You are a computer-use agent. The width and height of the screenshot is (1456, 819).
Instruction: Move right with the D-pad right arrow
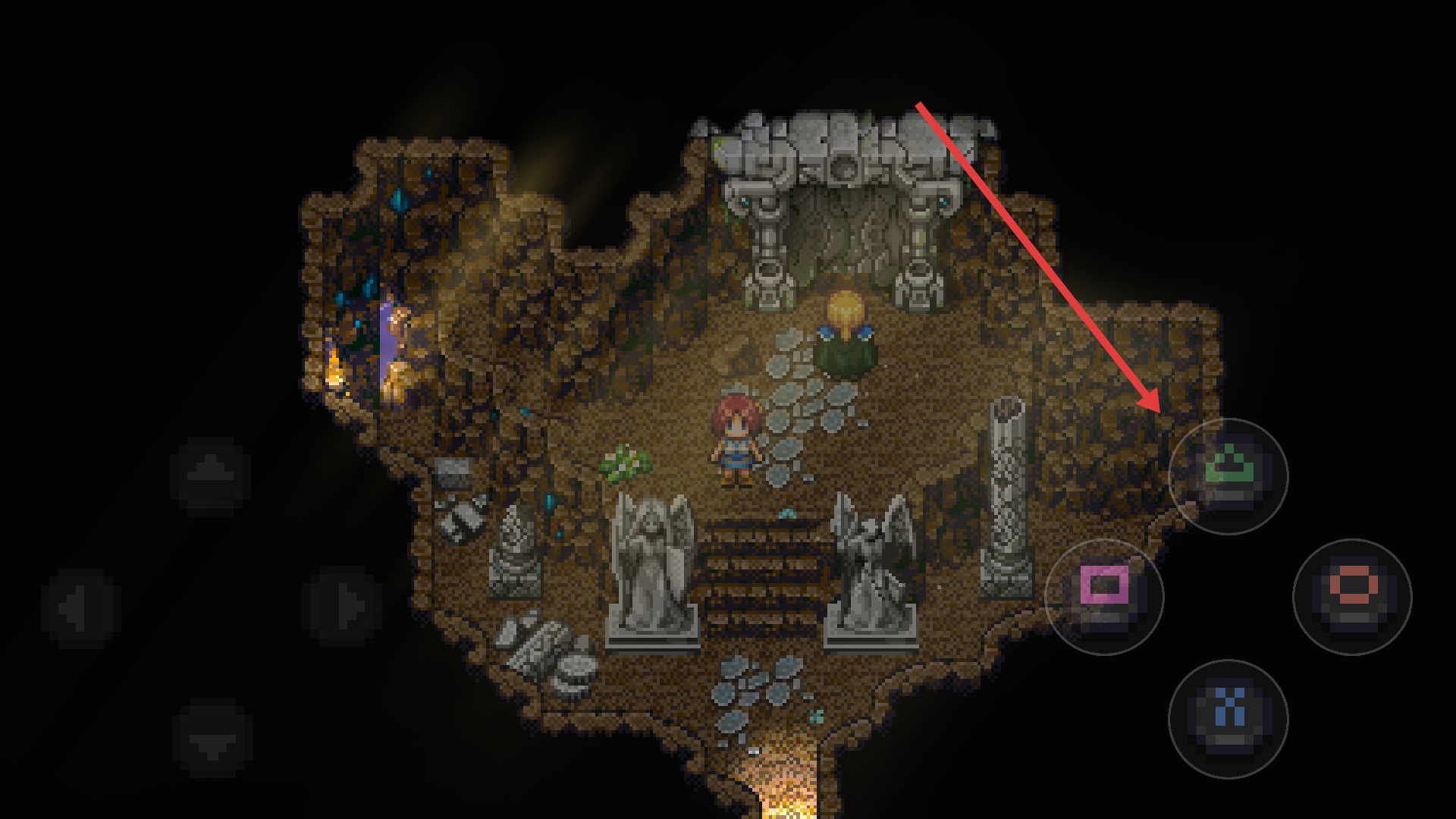[343, 607]
